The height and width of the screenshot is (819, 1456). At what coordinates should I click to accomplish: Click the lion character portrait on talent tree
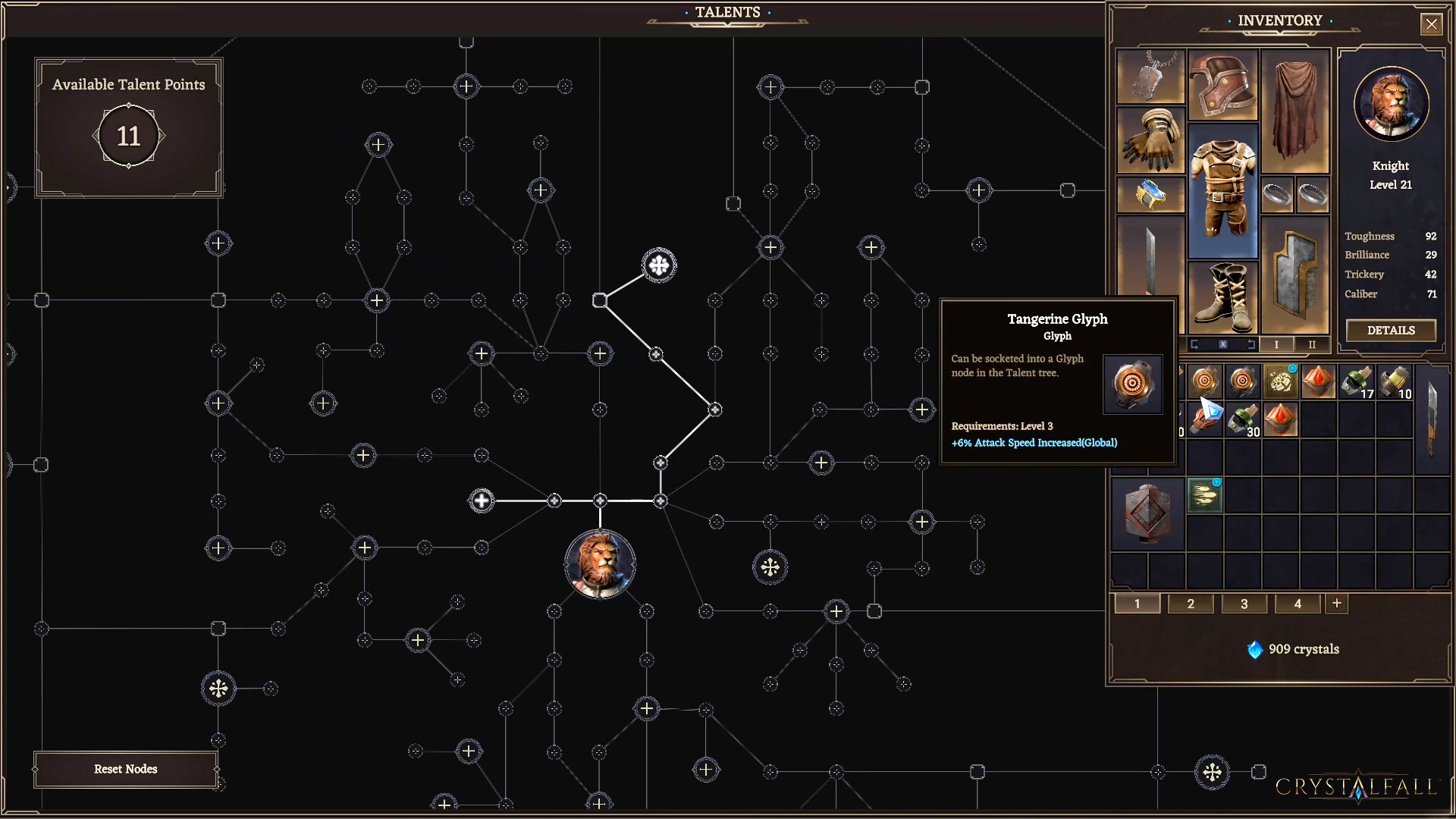[600, 564]
